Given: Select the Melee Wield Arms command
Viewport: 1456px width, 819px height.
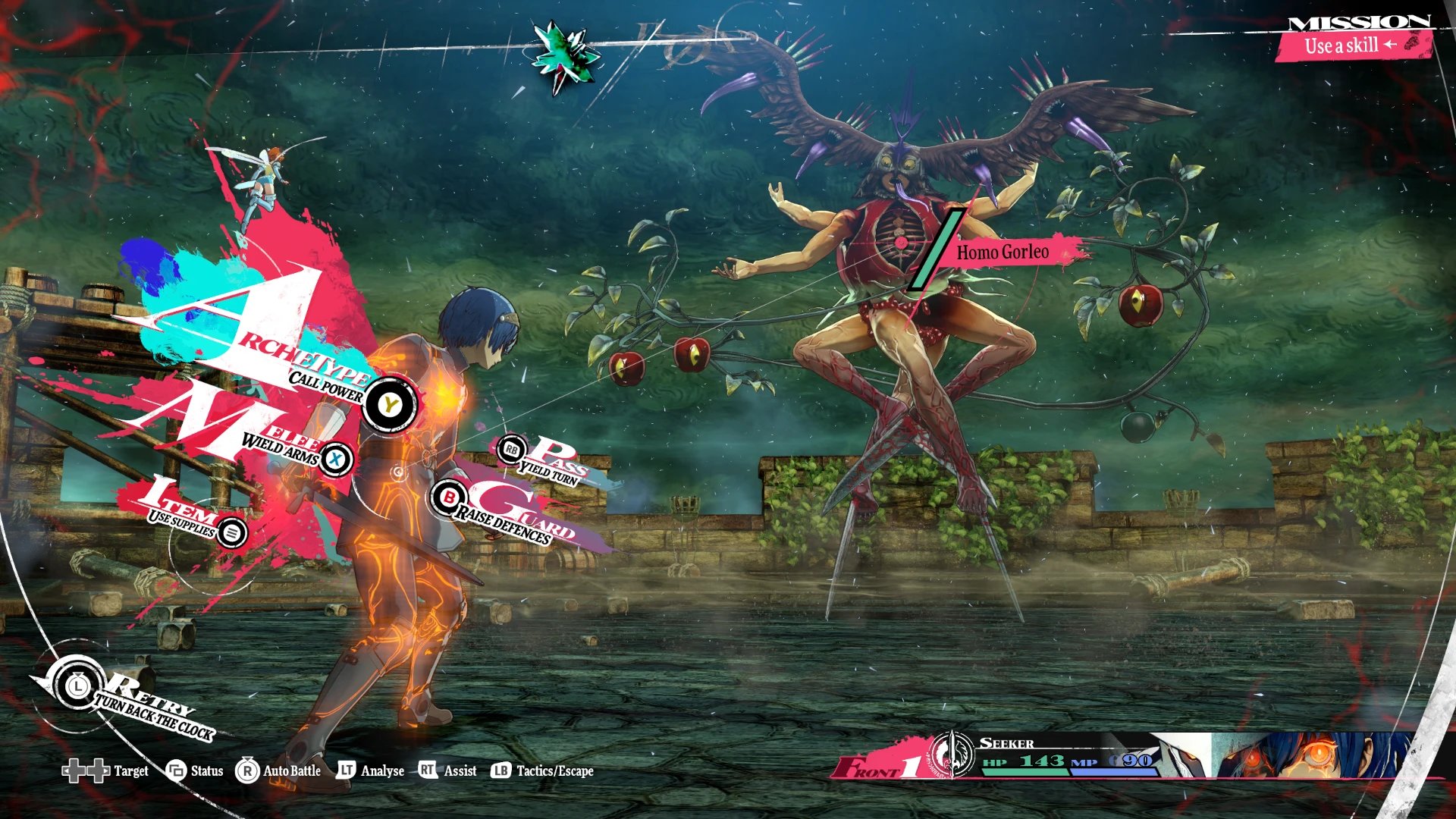Looking at the screenshot, I should (x=335, y=459).
